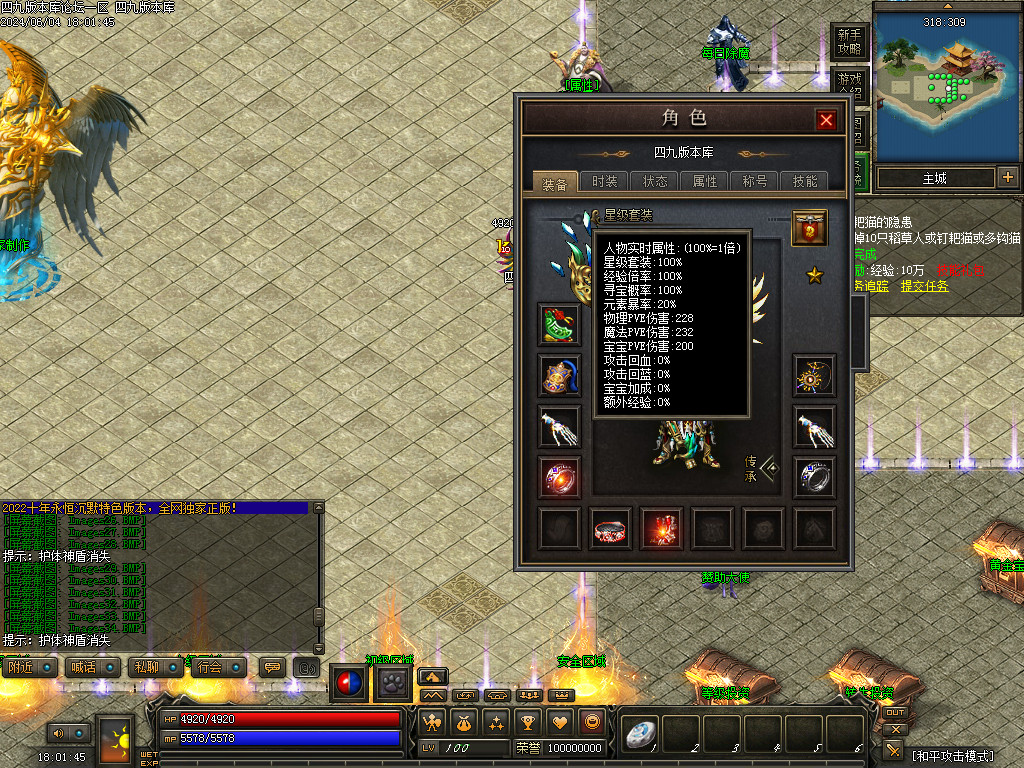Switch chat to the 附近 channel
The width and height of the screenshot is (1024, 768).
[29, 667]
